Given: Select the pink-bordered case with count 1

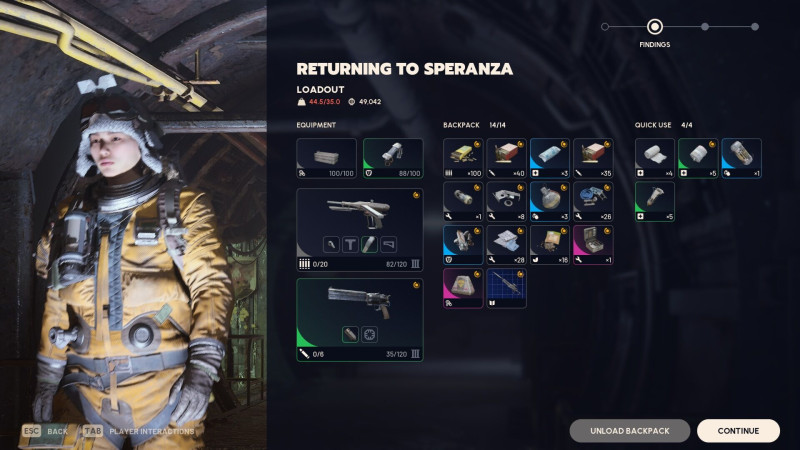Looking at the screenshot, I should [593, 245].
